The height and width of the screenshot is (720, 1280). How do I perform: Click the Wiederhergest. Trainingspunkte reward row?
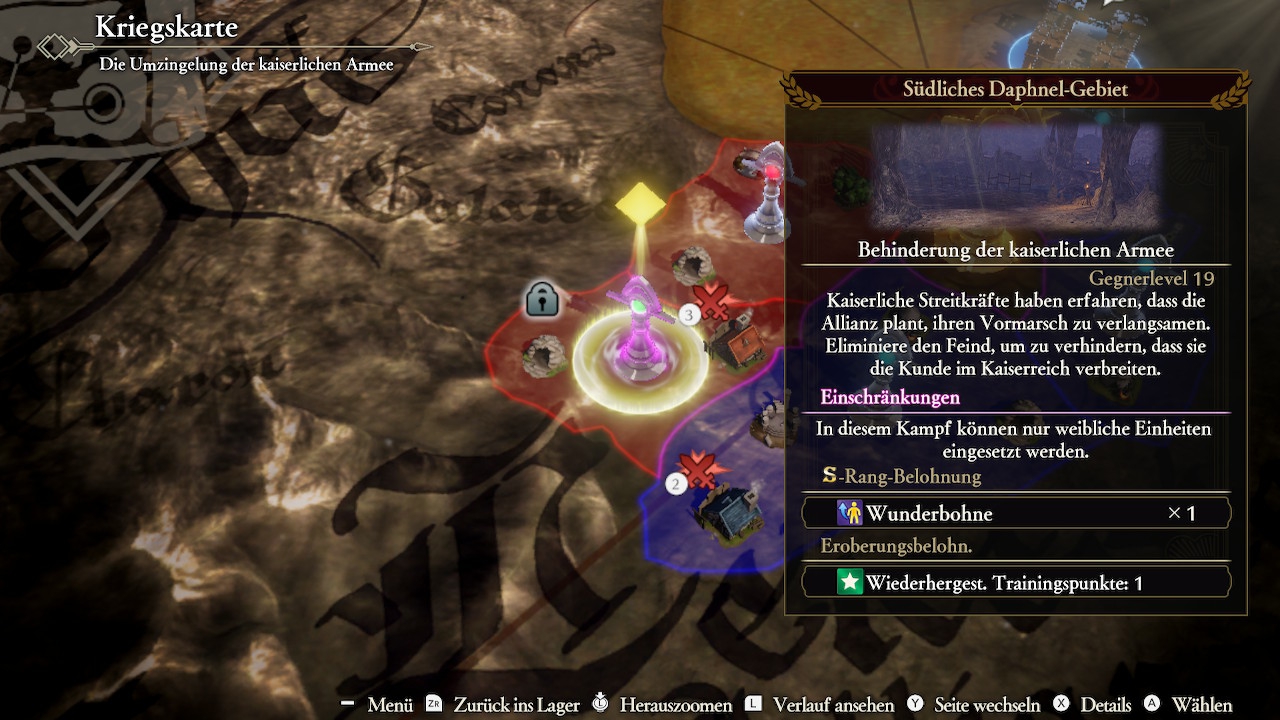click(1016, 582)
